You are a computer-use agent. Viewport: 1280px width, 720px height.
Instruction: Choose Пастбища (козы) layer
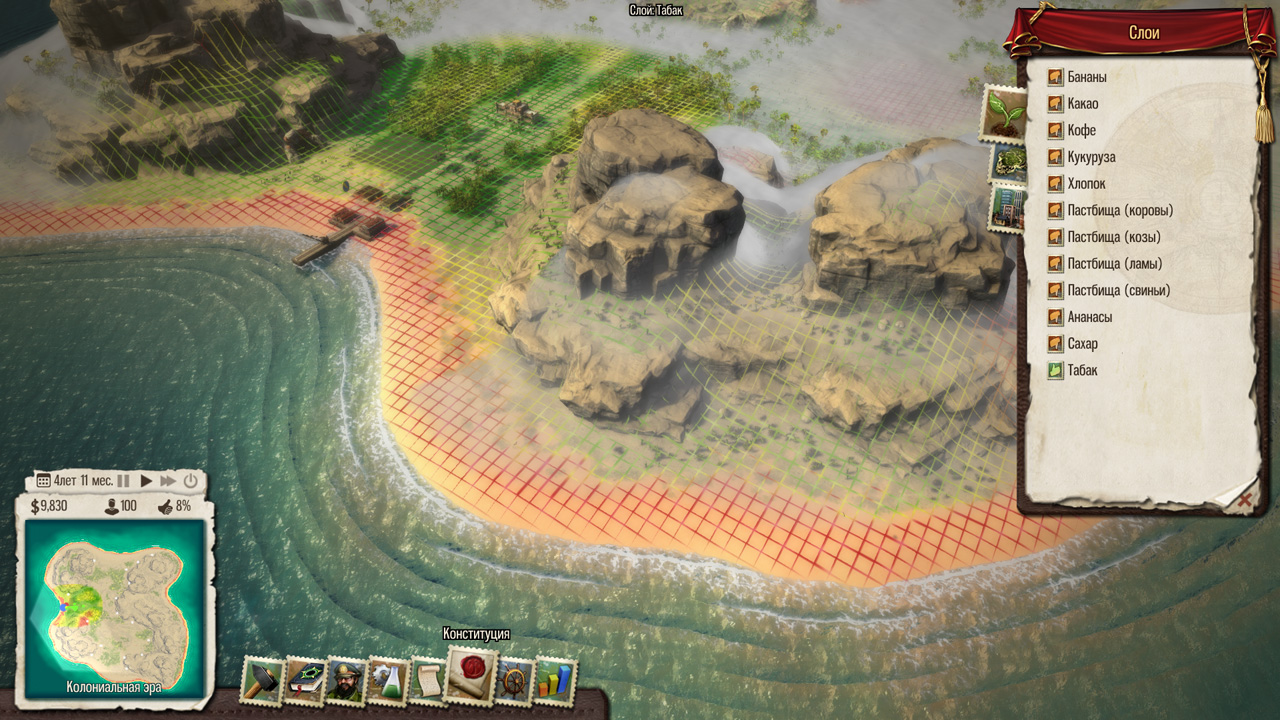pos(1113,237)
